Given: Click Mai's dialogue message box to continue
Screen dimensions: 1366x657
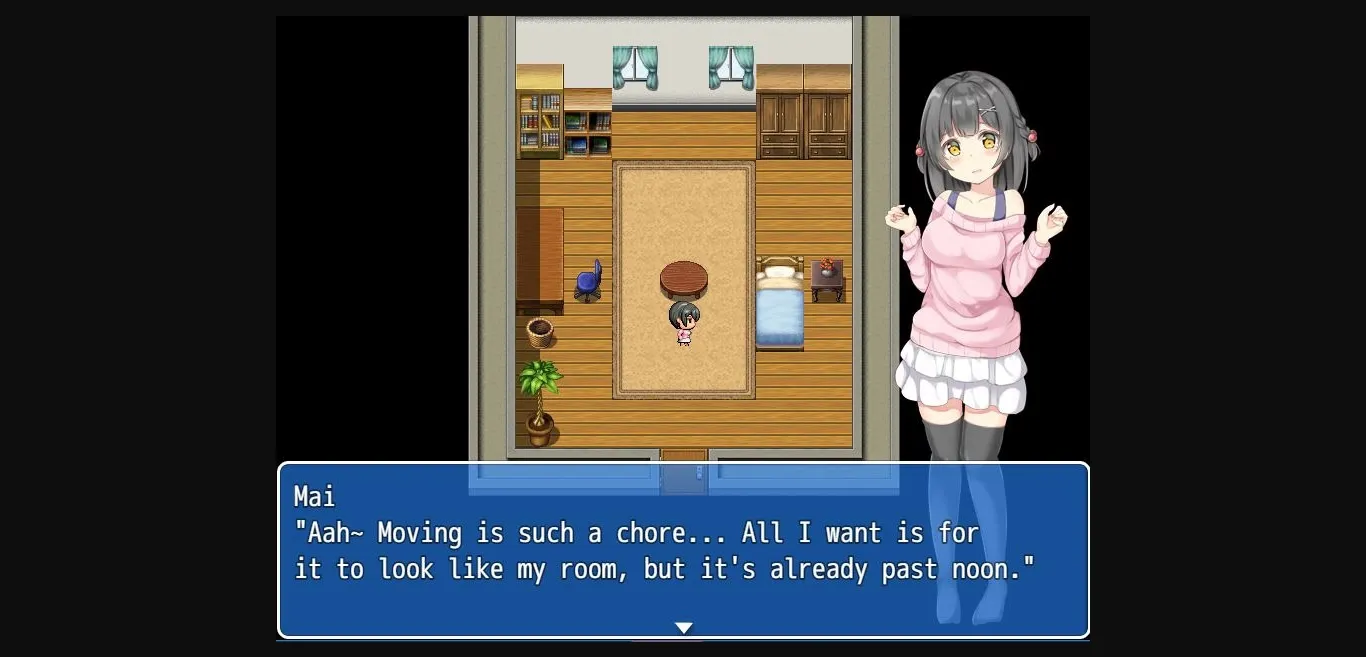Looking at the screenshot, I should click(x=683, y=550).
